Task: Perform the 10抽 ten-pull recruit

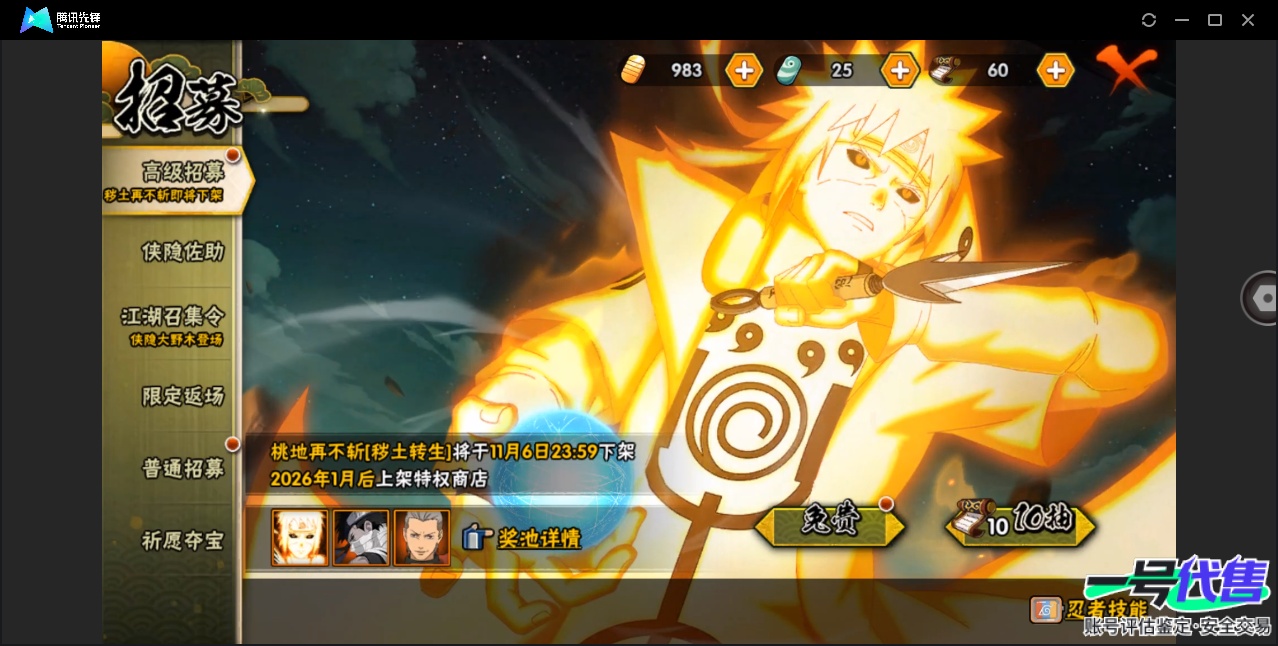Action: pyautogui.click(x=1020, y=523)
